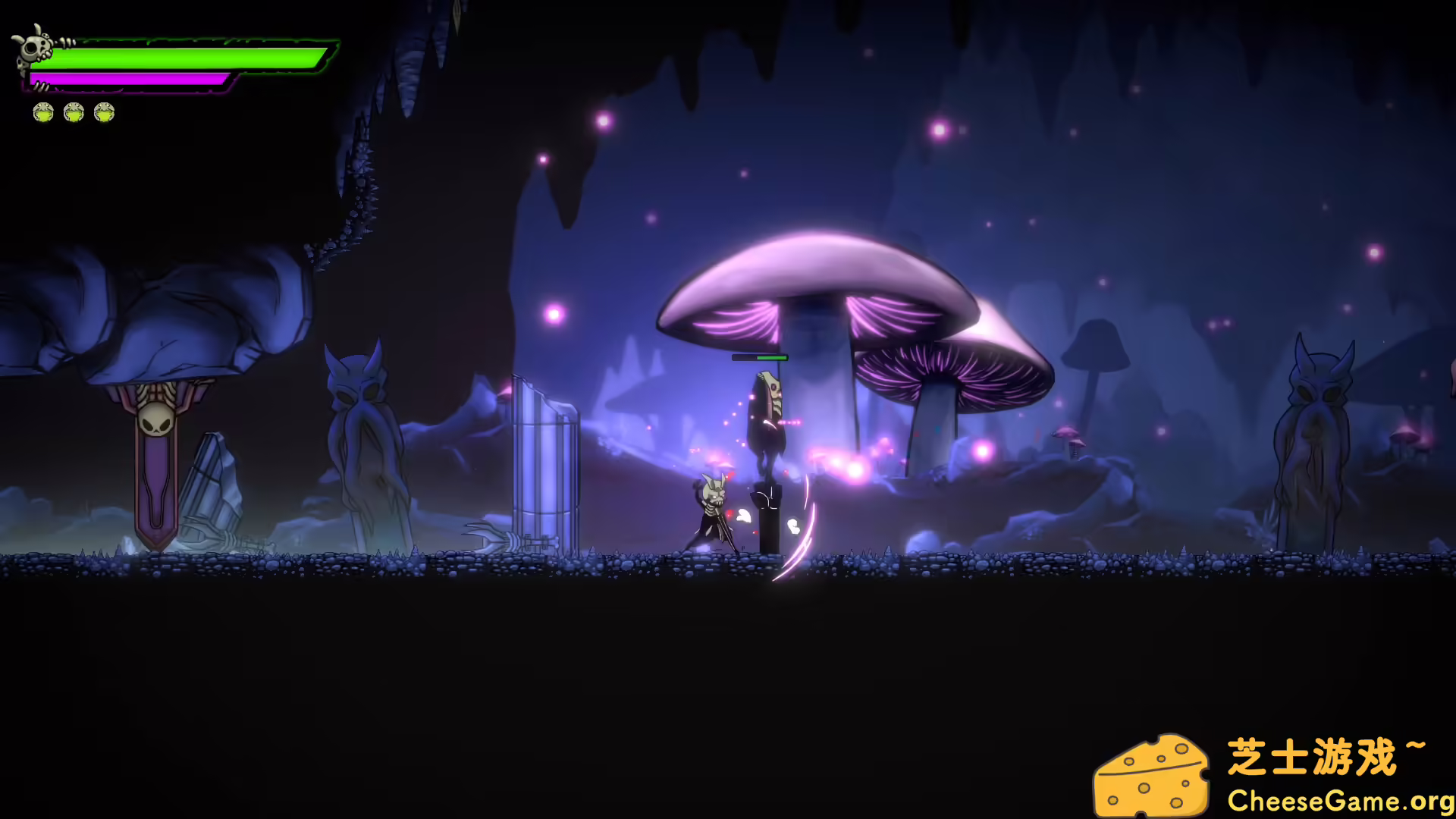Screen dimensions: 1456x819
Task: Click the enemy health bar above the boss
Action: [758, 356]
